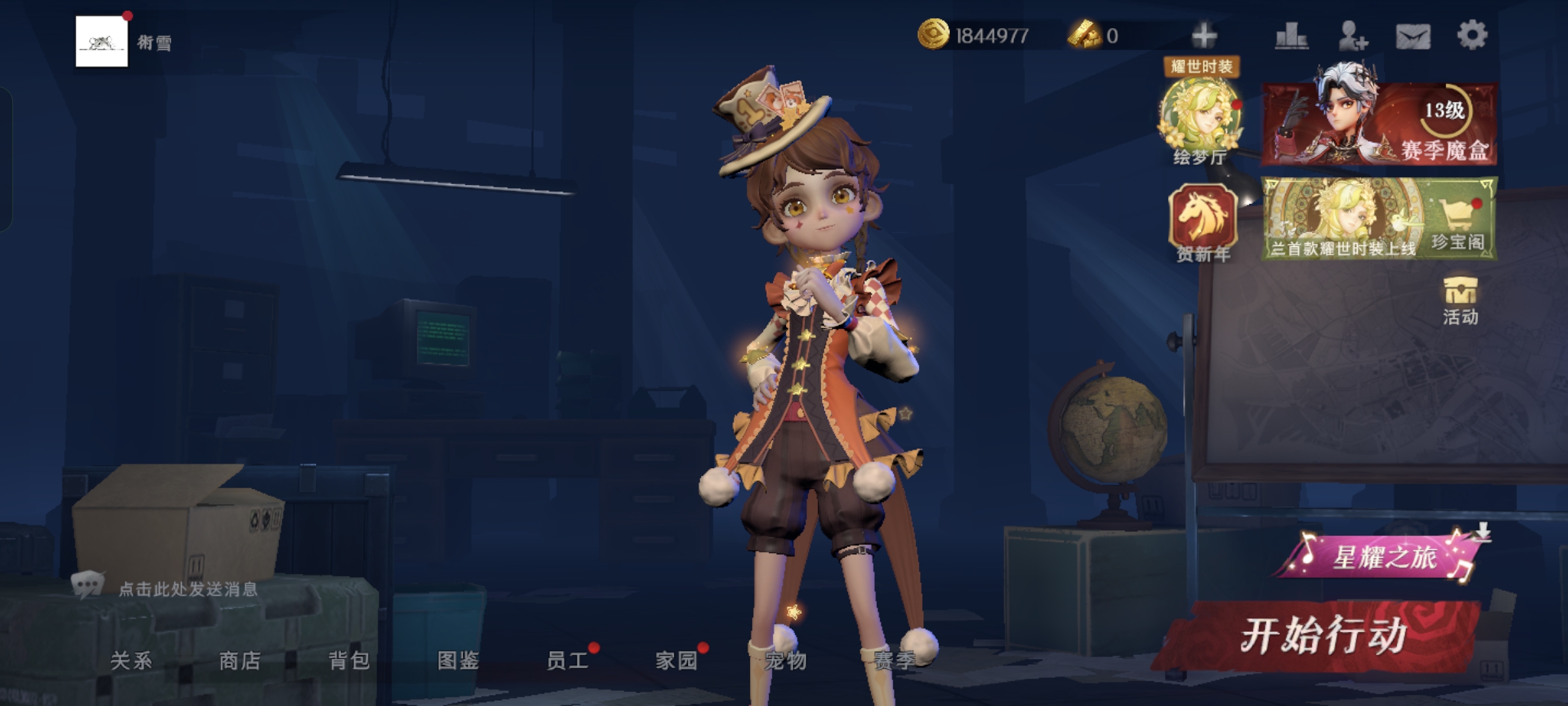Open the 贺新年 horse event
The image size is (1568, 706).
point(1203,224)
